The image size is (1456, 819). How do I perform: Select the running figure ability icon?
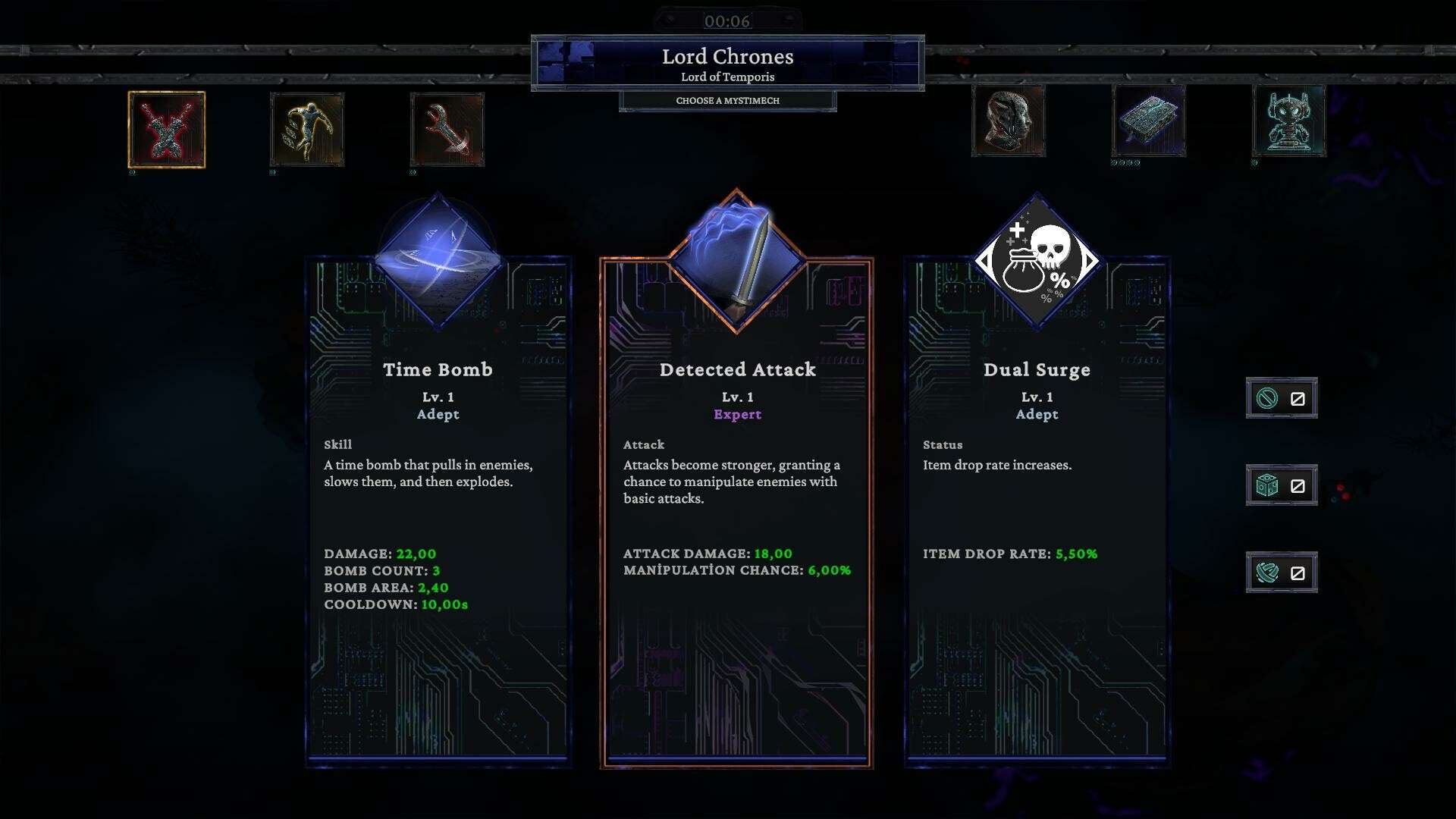coord(307,130)
